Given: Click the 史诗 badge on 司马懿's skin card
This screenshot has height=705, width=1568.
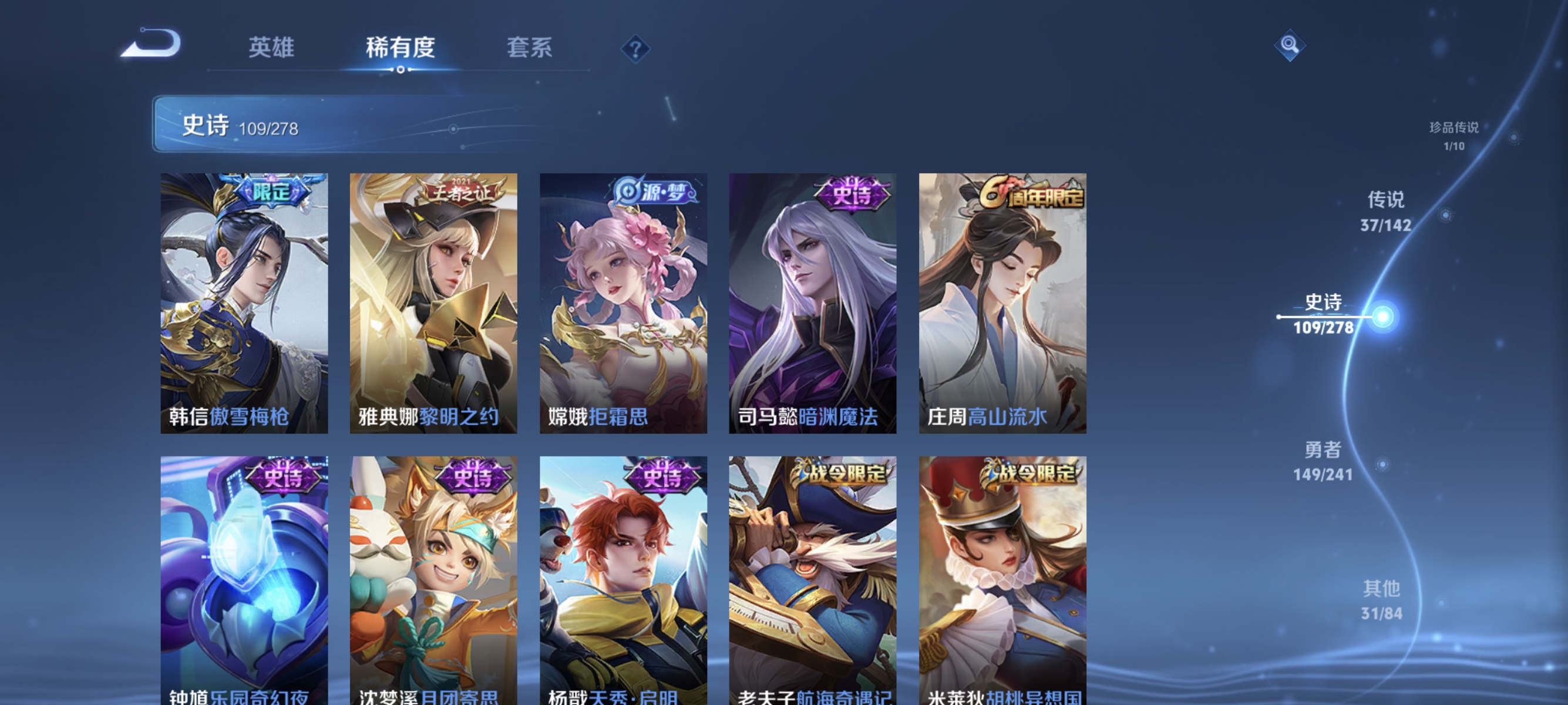Looking at the screenshot, I should click(853, 195).
